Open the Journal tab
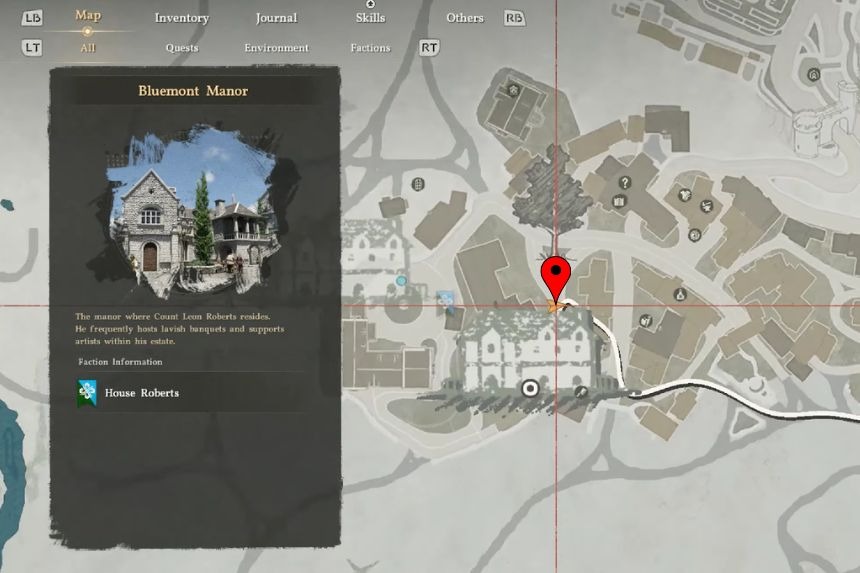The image size is (860, 573). coord(276,18)
